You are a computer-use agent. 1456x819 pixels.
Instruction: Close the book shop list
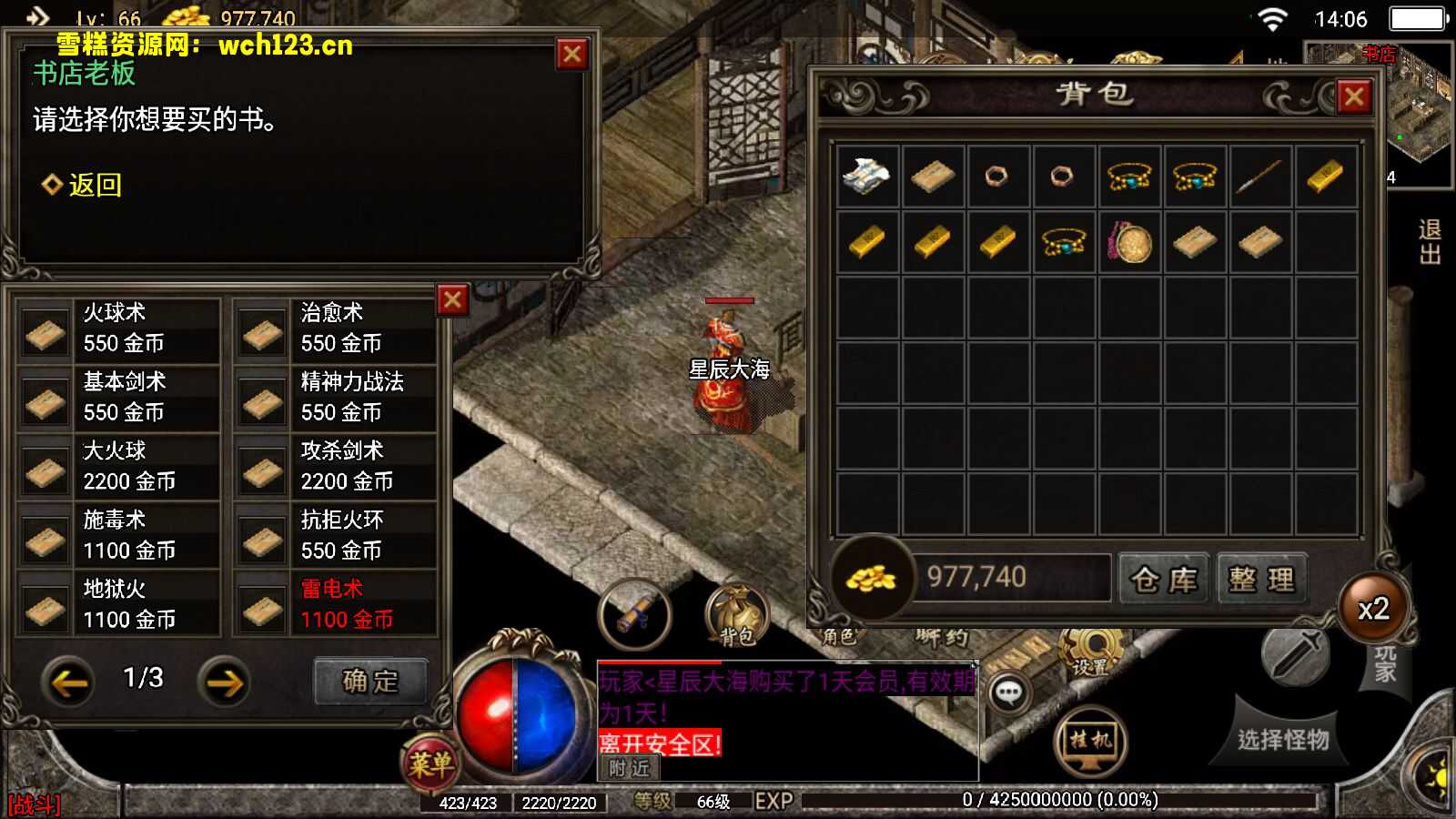click(452, 300)
